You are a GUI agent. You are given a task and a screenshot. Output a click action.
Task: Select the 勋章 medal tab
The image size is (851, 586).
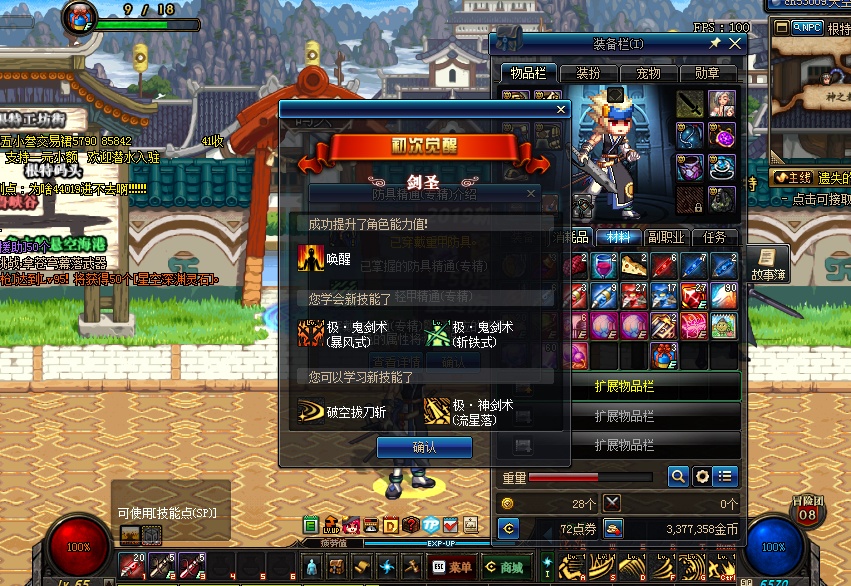click(707, 73)
